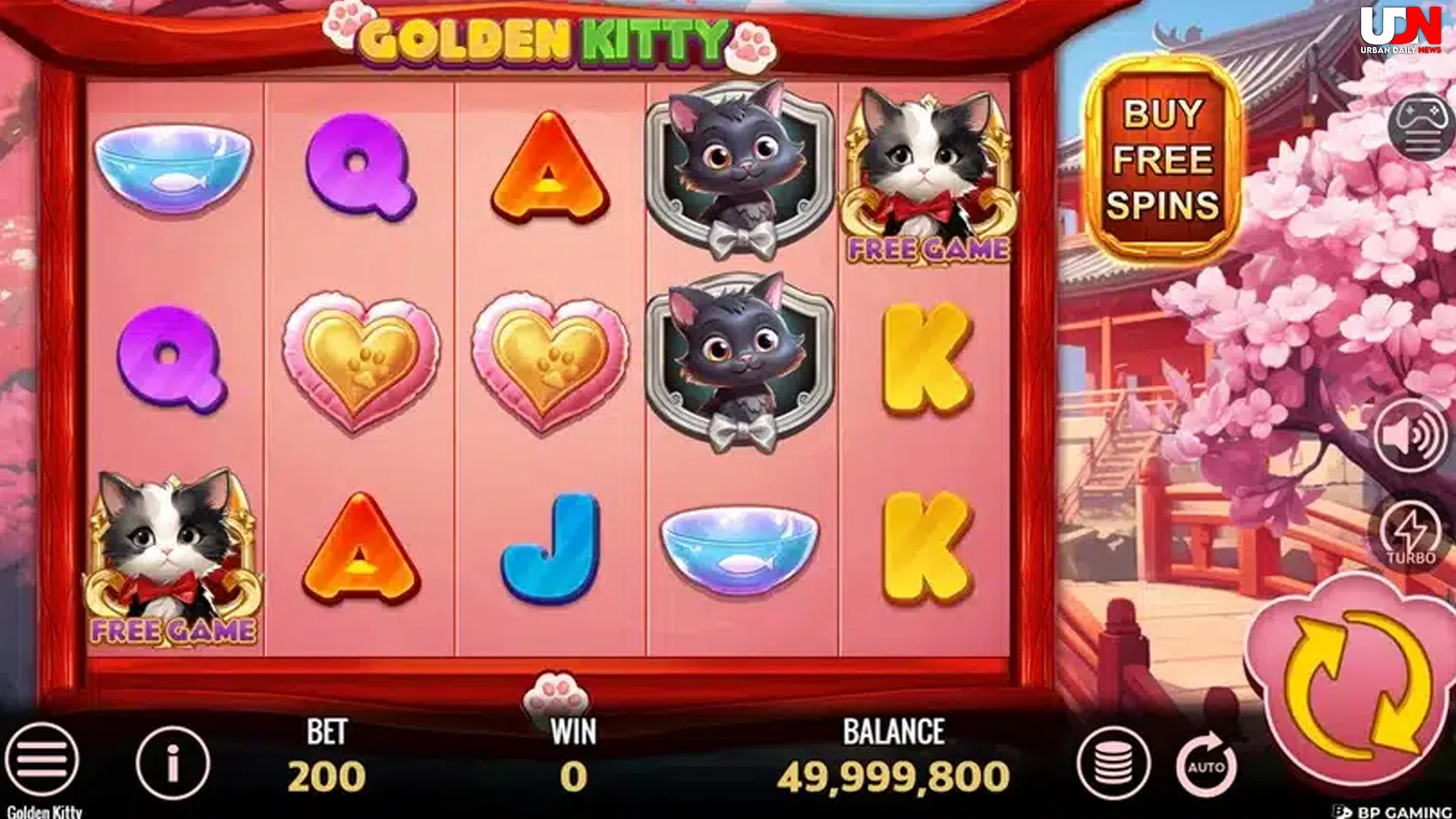The image size is (1456, 819).
Task: Click the BET amount to change it
Action: pos(325,773)
